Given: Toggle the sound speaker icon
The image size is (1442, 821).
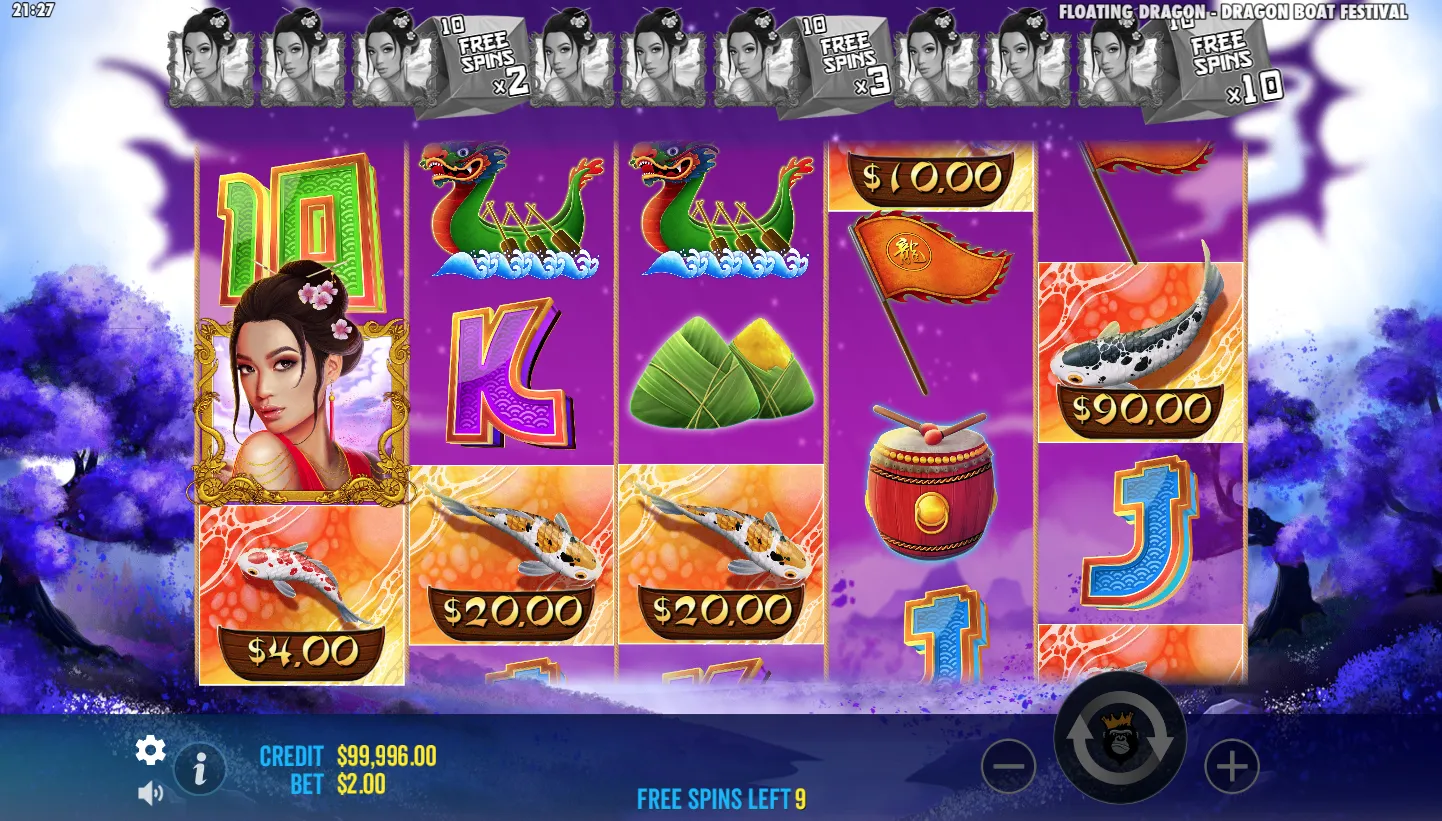Looking at the screenshot, I should click(x=150, y=793).
